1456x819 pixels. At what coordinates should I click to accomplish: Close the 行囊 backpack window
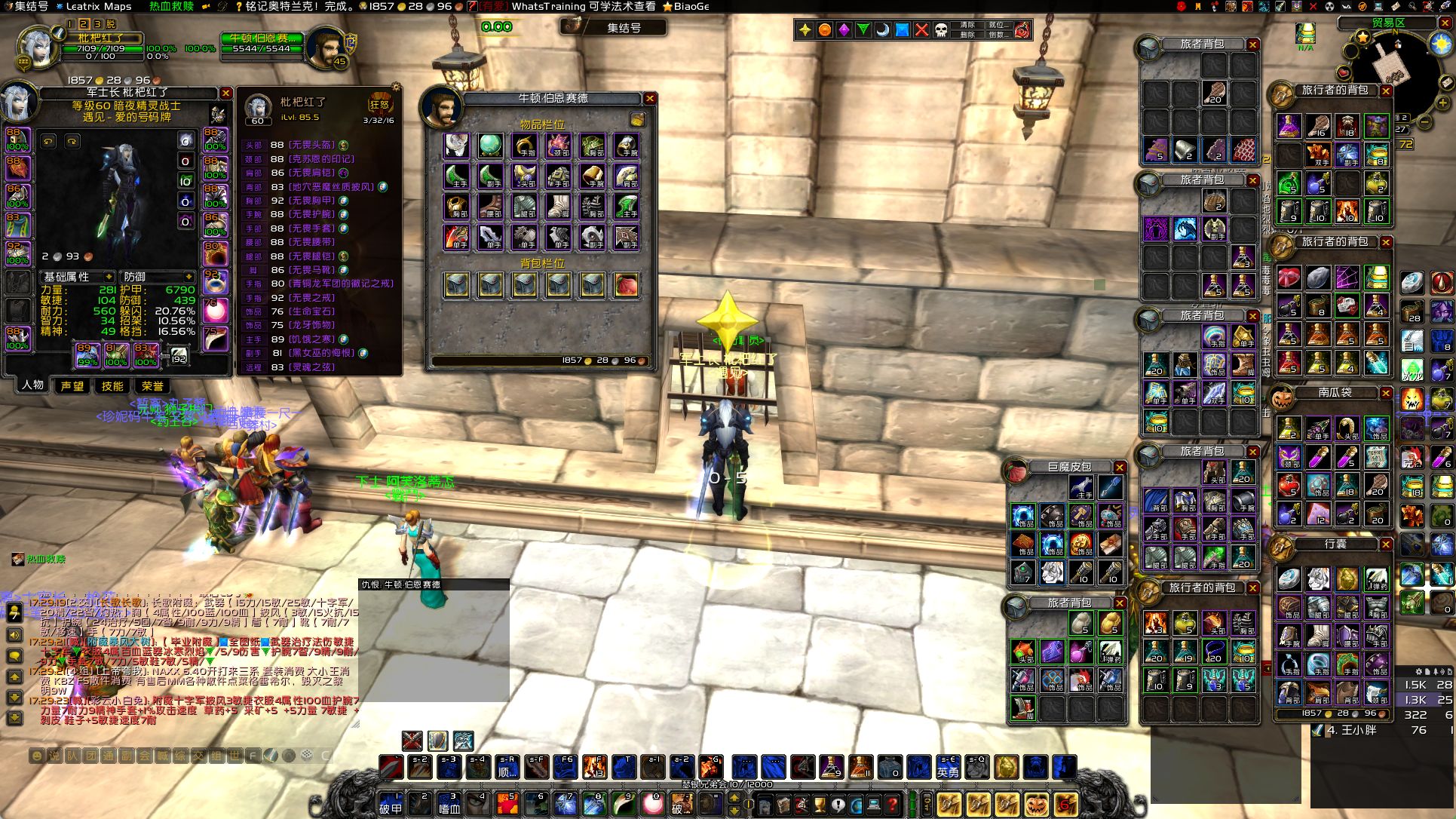click(x=1386, y=544)
